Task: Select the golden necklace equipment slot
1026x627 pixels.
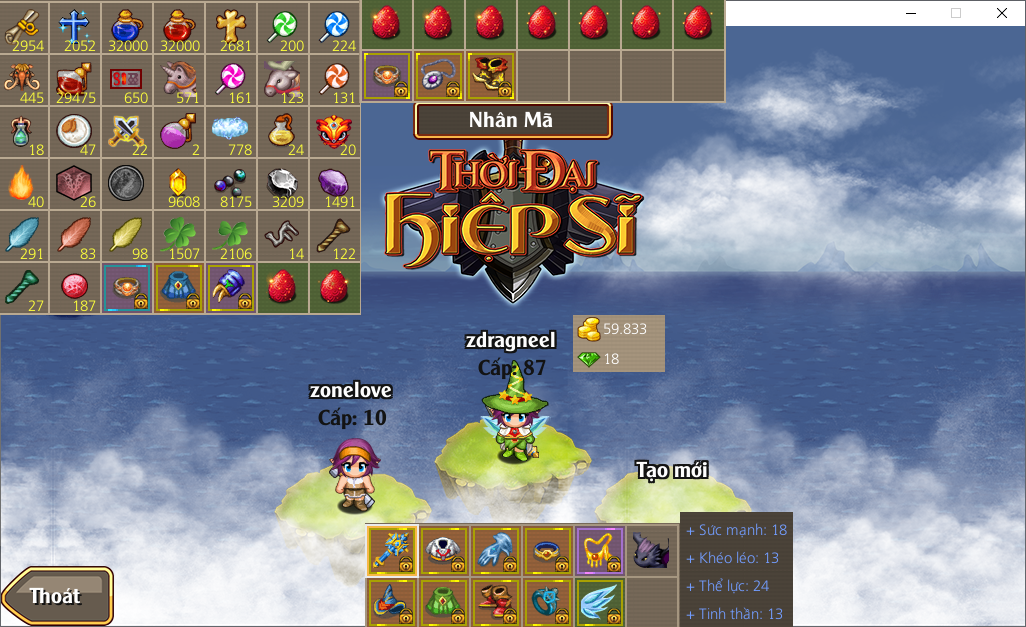Action: 600,550
